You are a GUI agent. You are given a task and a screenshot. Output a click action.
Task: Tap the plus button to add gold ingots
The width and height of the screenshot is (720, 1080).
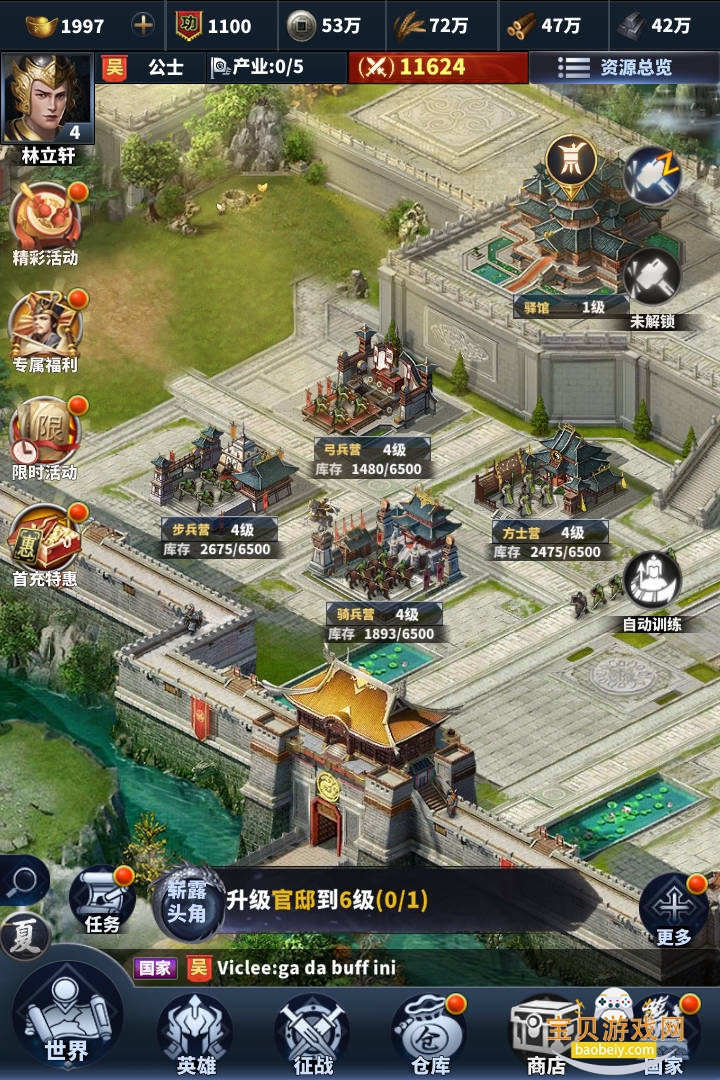[x=144, y=25]
